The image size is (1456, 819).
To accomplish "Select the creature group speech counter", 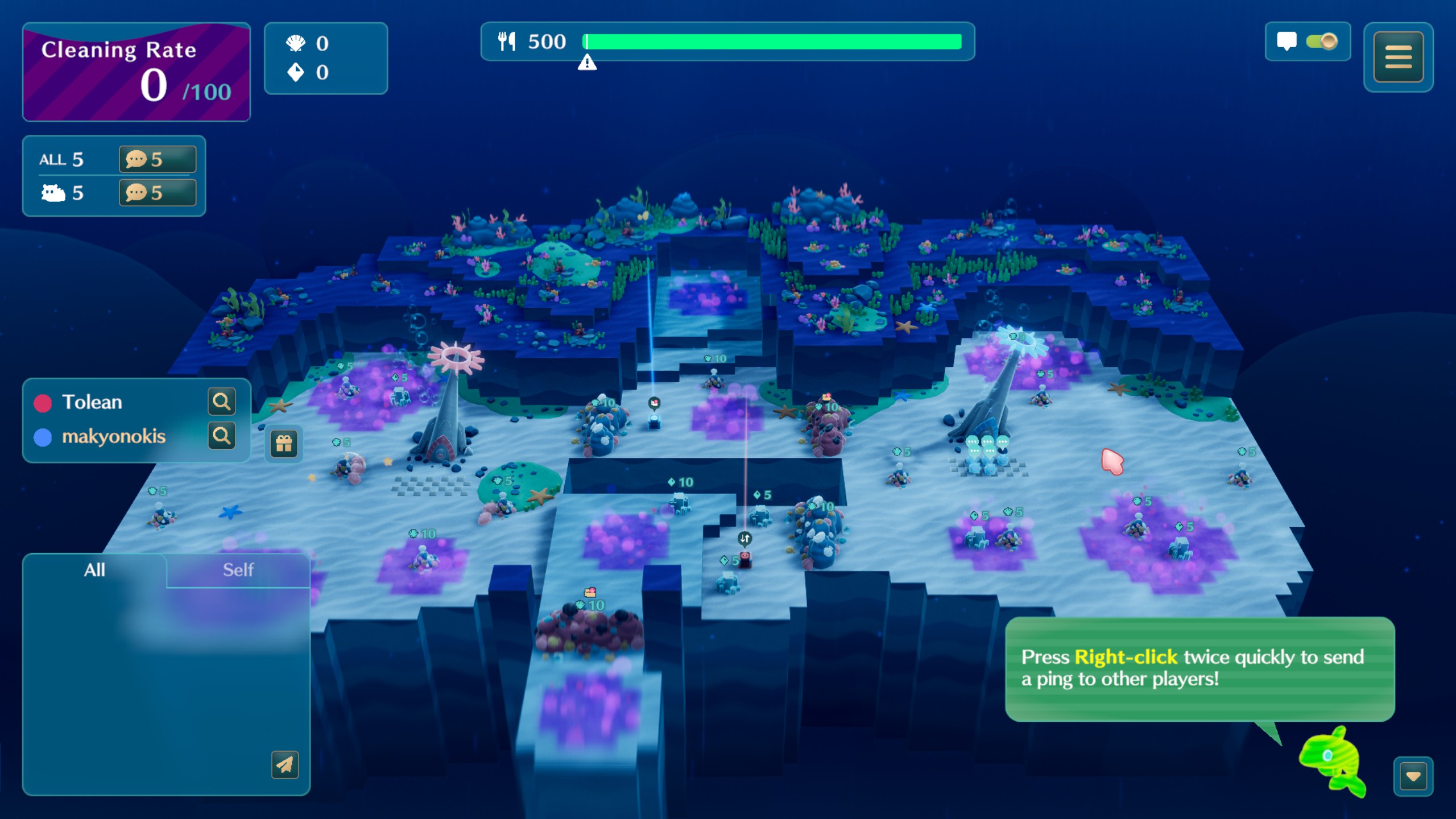I will (x=157, y=193).
